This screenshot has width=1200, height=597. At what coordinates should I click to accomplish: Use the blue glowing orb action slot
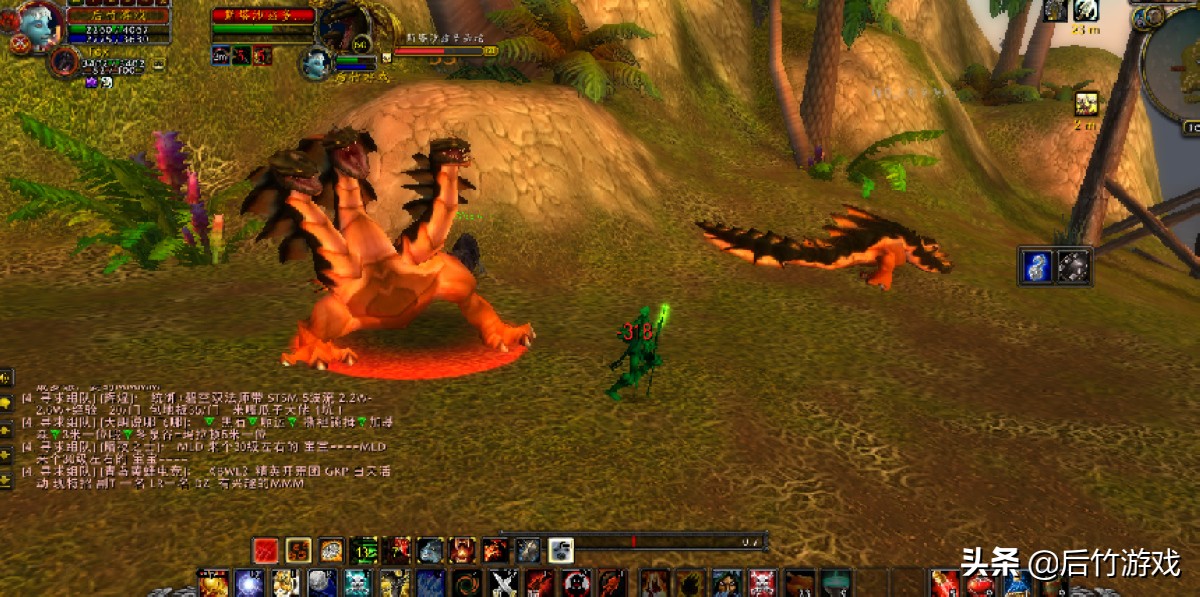(249, 583)
